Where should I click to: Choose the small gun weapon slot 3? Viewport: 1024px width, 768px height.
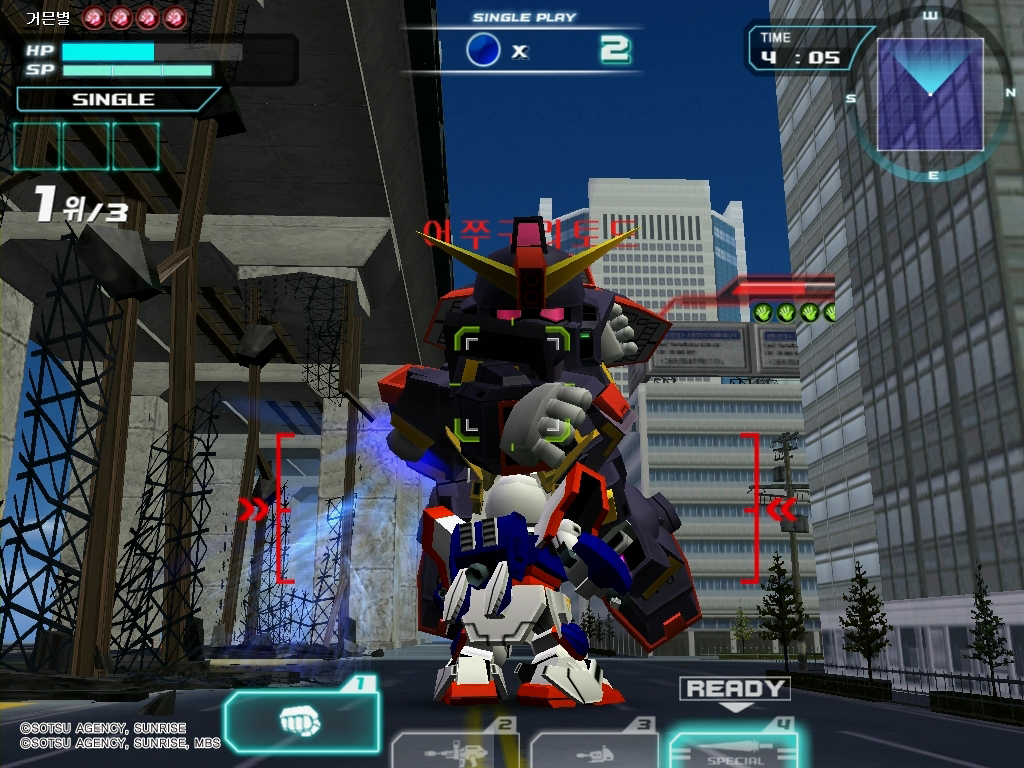pyautogui.click(x=595, y=749)
